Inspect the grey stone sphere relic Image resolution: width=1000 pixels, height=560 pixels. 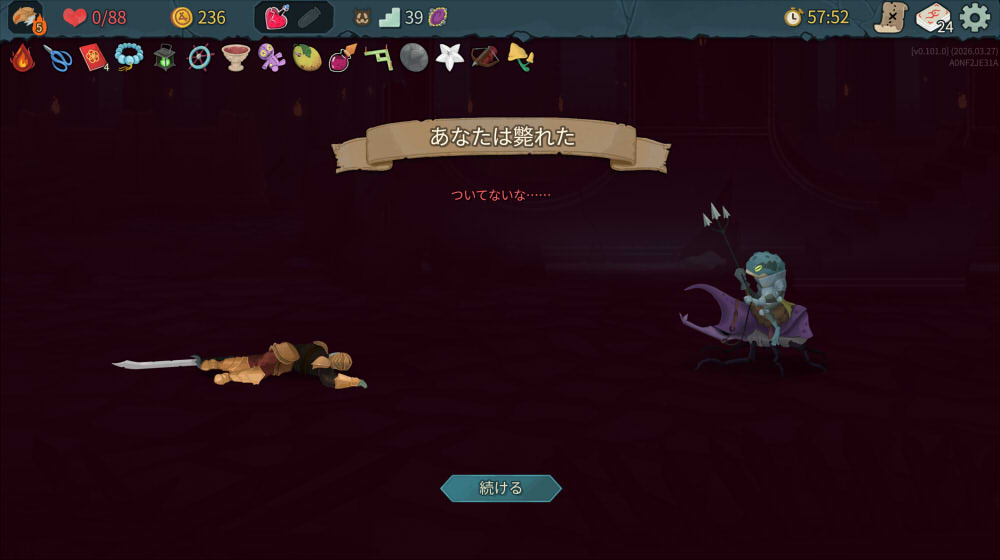pos(414,58)
